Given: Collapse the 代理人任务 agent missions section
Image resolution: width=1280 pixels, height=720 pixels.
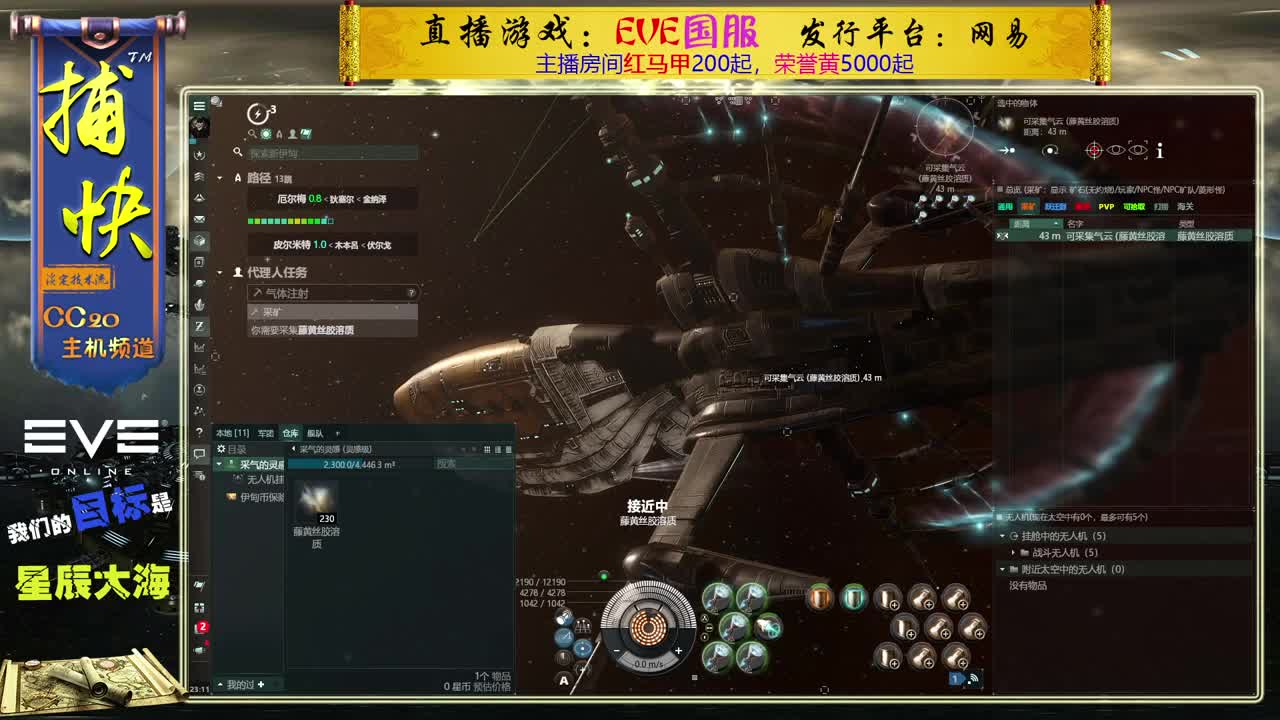Looking at the screenshot, I should [x=221, y=271].
